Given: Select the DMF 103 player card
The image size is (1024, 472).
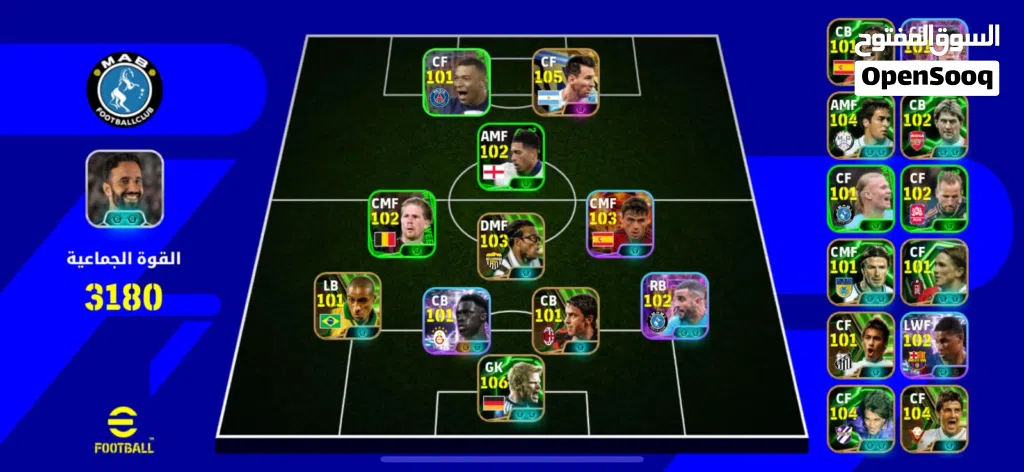Looking at the screenshot, I should (511, 246).
